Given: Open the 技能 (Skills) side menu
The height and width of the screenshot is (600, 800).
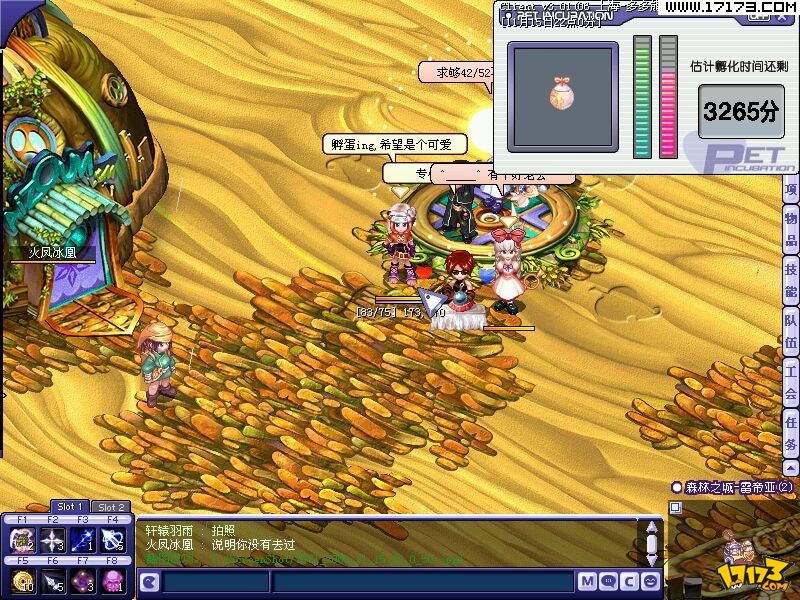Looking at the screenshot, I should pos(790,281).
